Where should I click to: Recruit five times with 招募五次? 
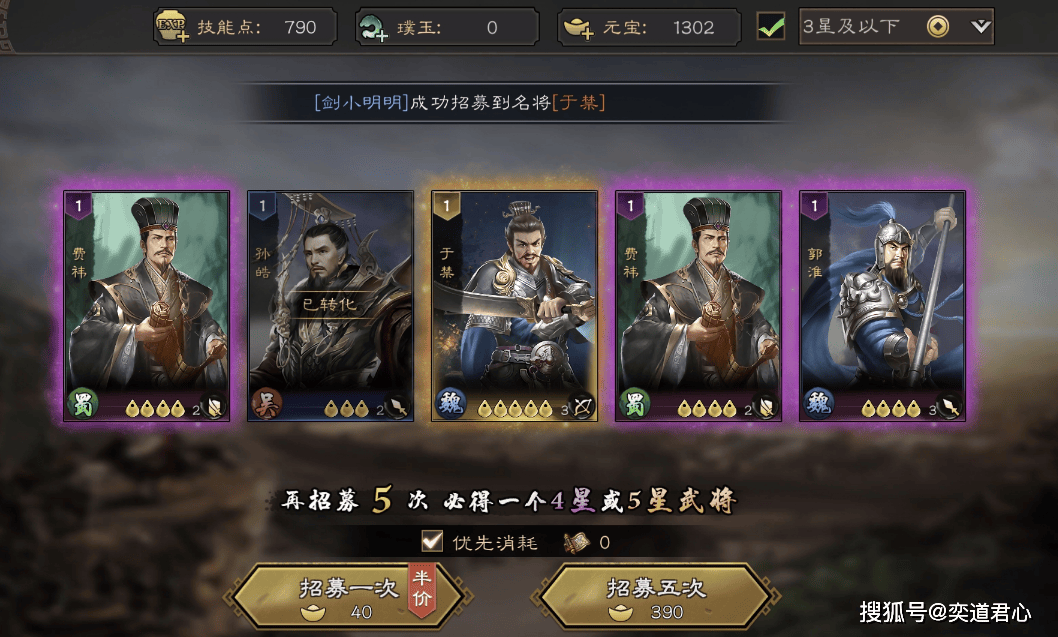[x=656, y=598]
